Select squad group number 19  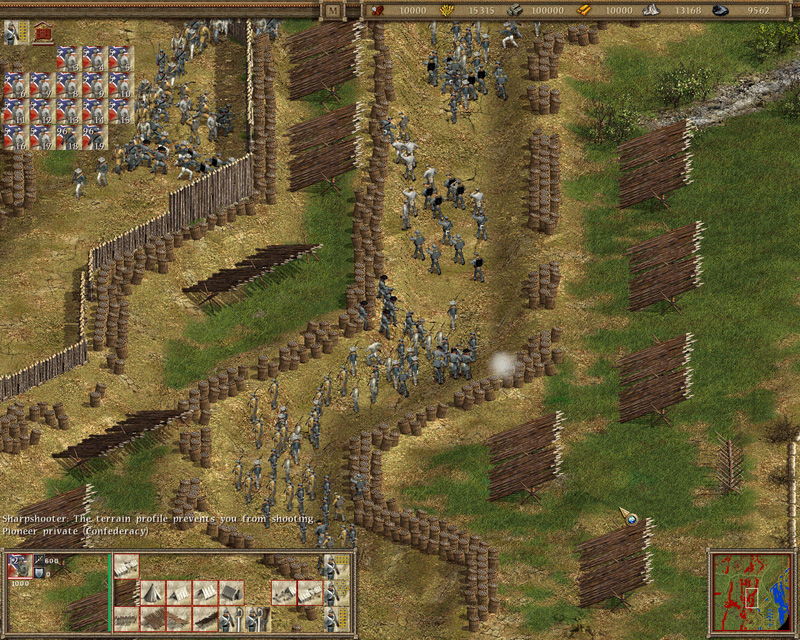pos(94,136)
